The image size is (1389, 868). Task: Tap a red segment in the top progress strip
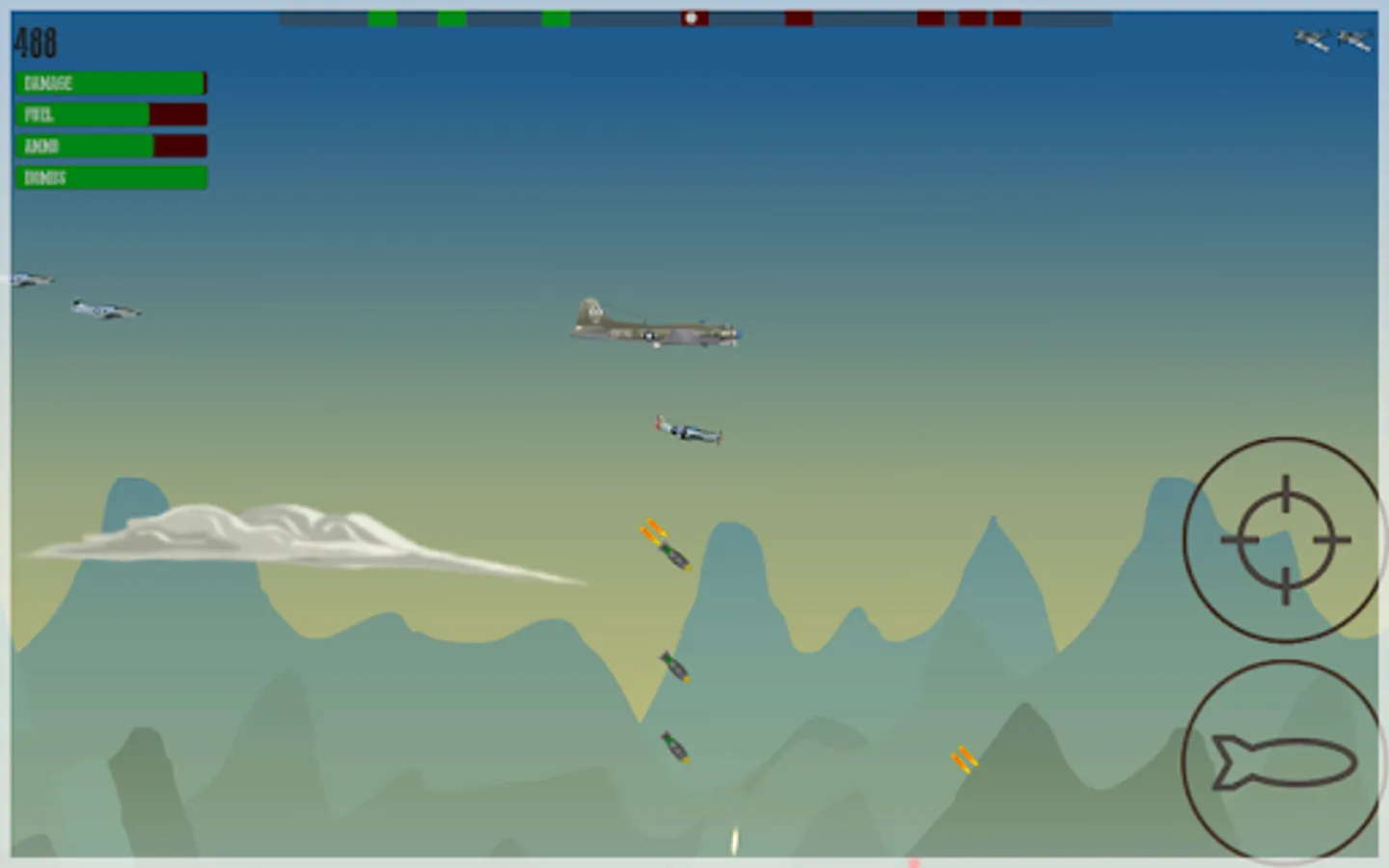point(799,16)
